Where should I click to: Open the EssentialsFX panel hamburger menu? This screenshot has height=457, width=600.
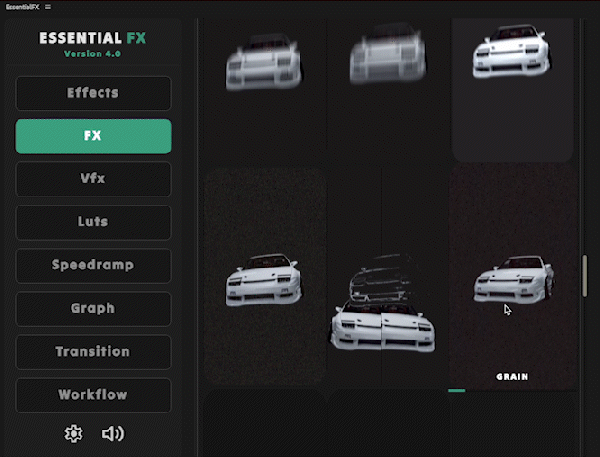48,6
